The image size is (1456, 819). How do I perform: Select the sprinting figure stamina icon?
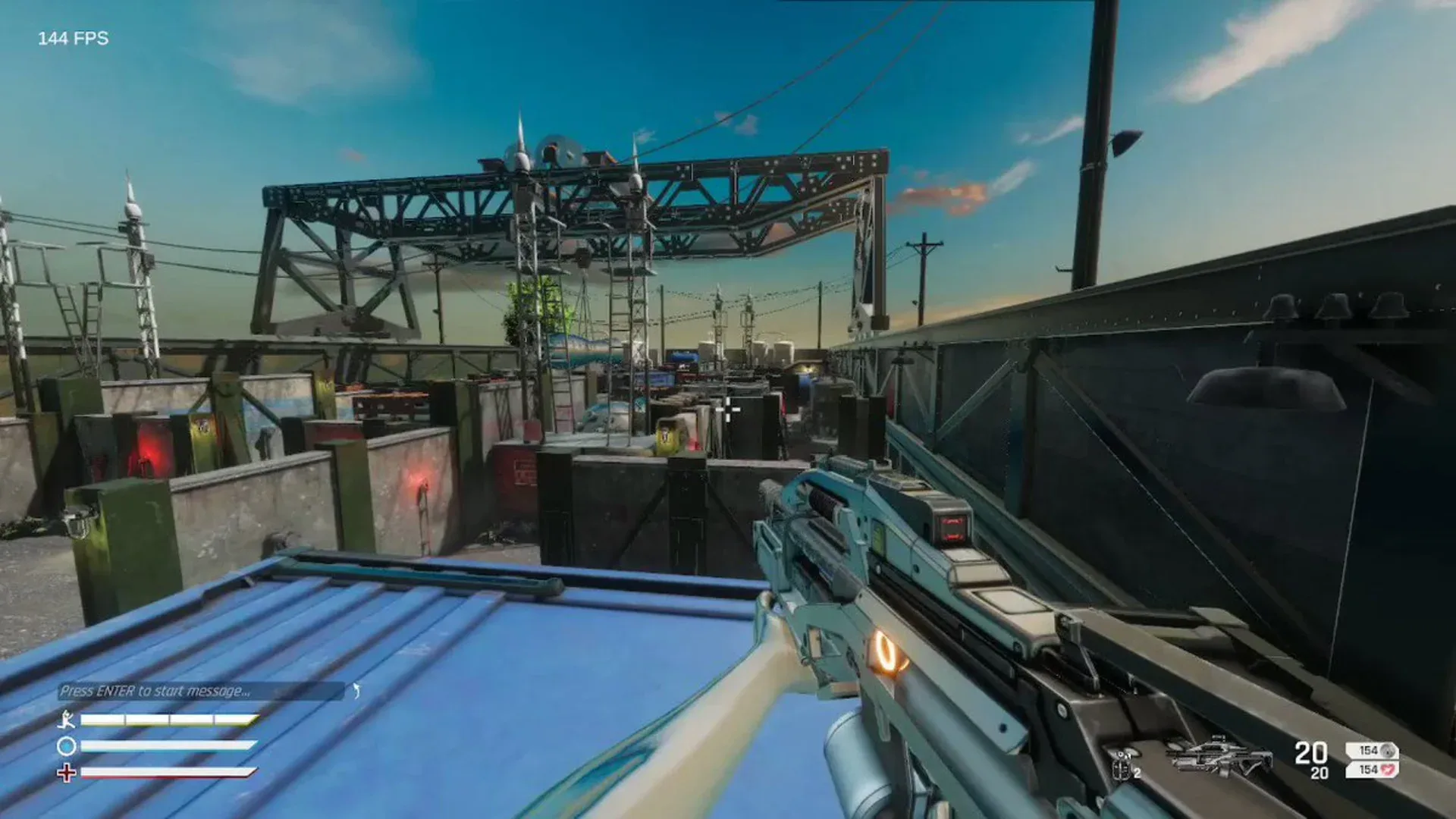pyautogui.click(x=67, y=720)
